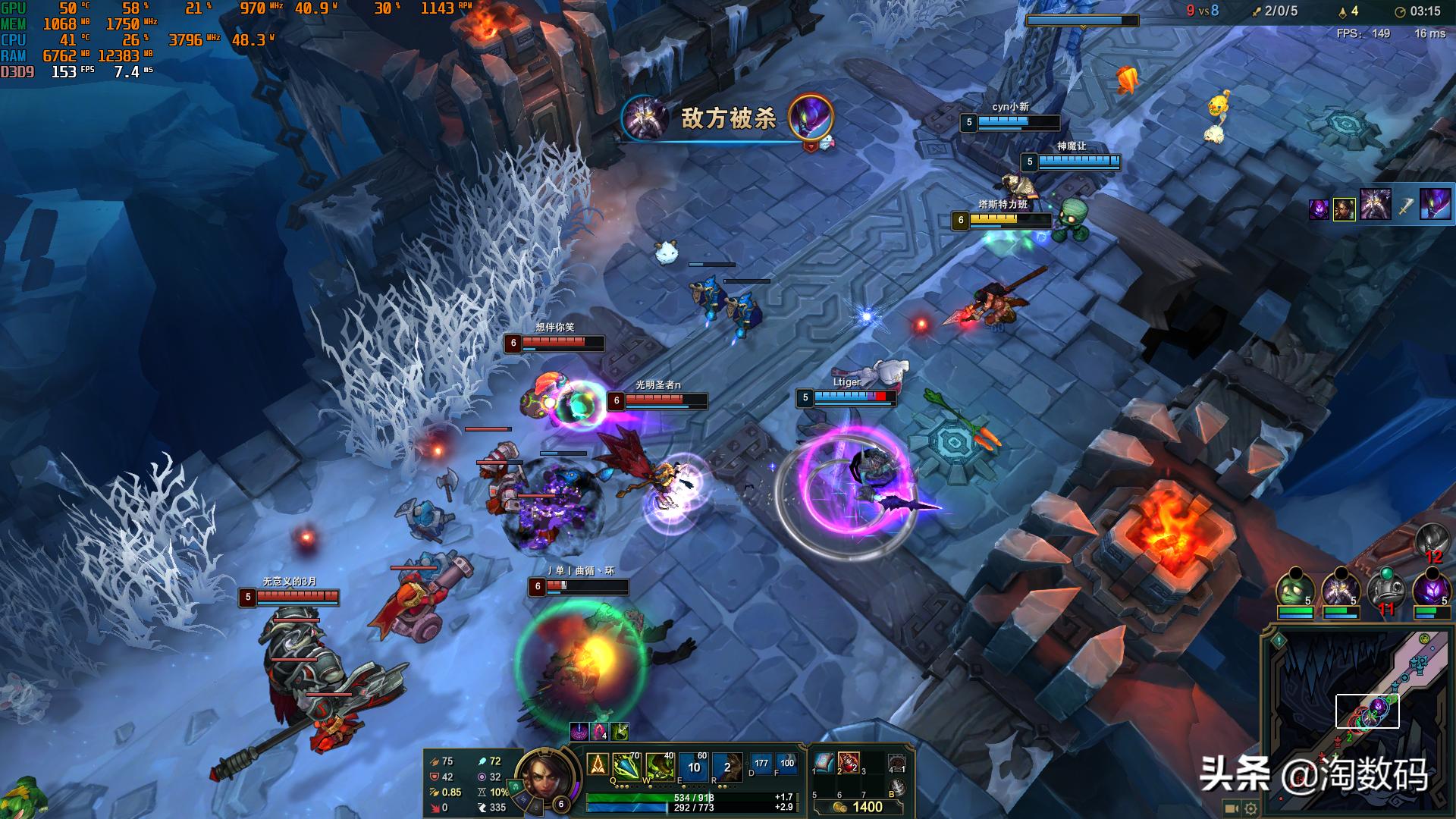Cast the Q ability with green arrow icon

[x=627, y=767]
